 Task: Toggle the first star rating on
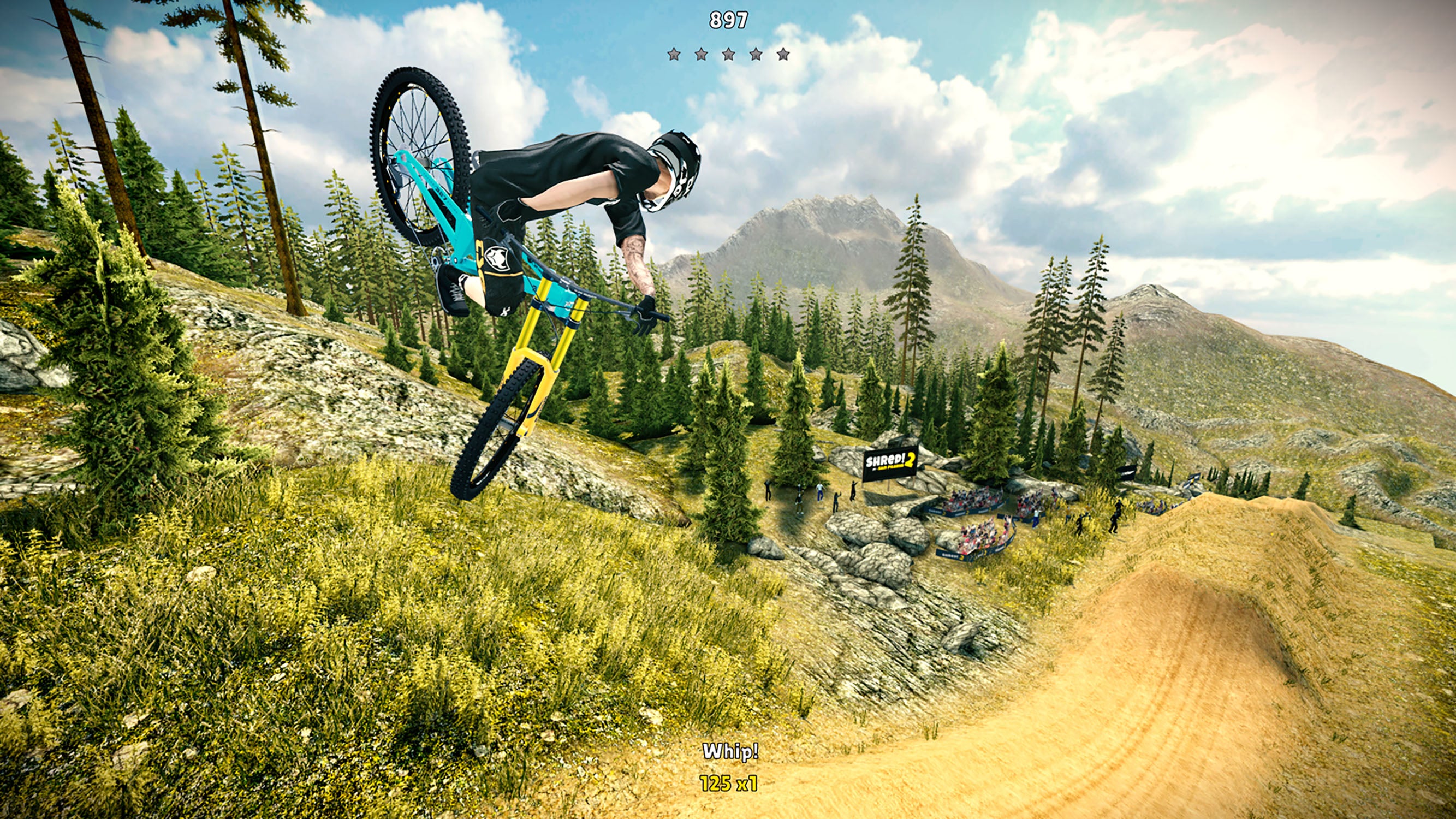(x=674, y=55)
